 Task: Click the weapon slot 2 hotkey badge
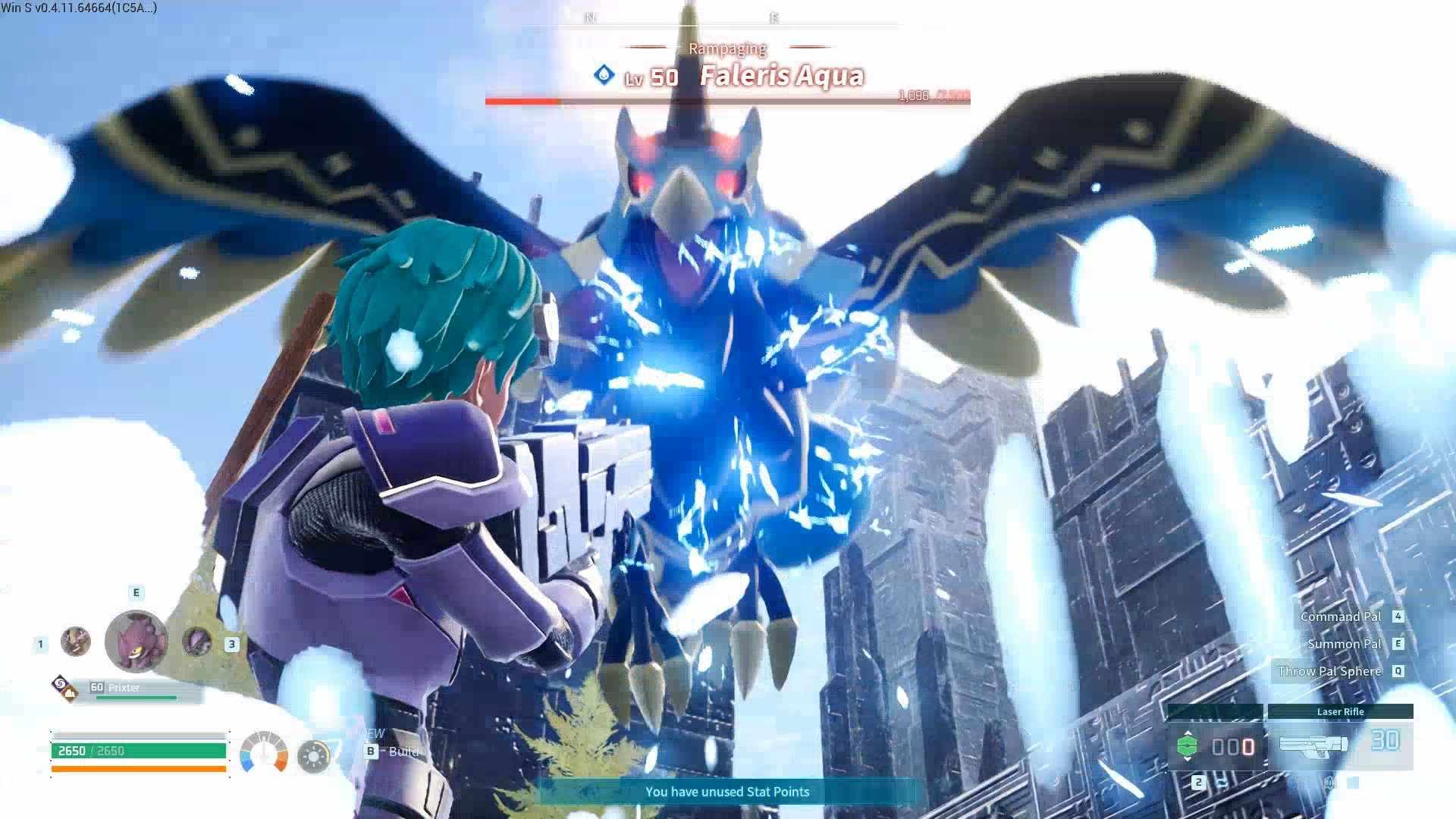coord(1198,783)
